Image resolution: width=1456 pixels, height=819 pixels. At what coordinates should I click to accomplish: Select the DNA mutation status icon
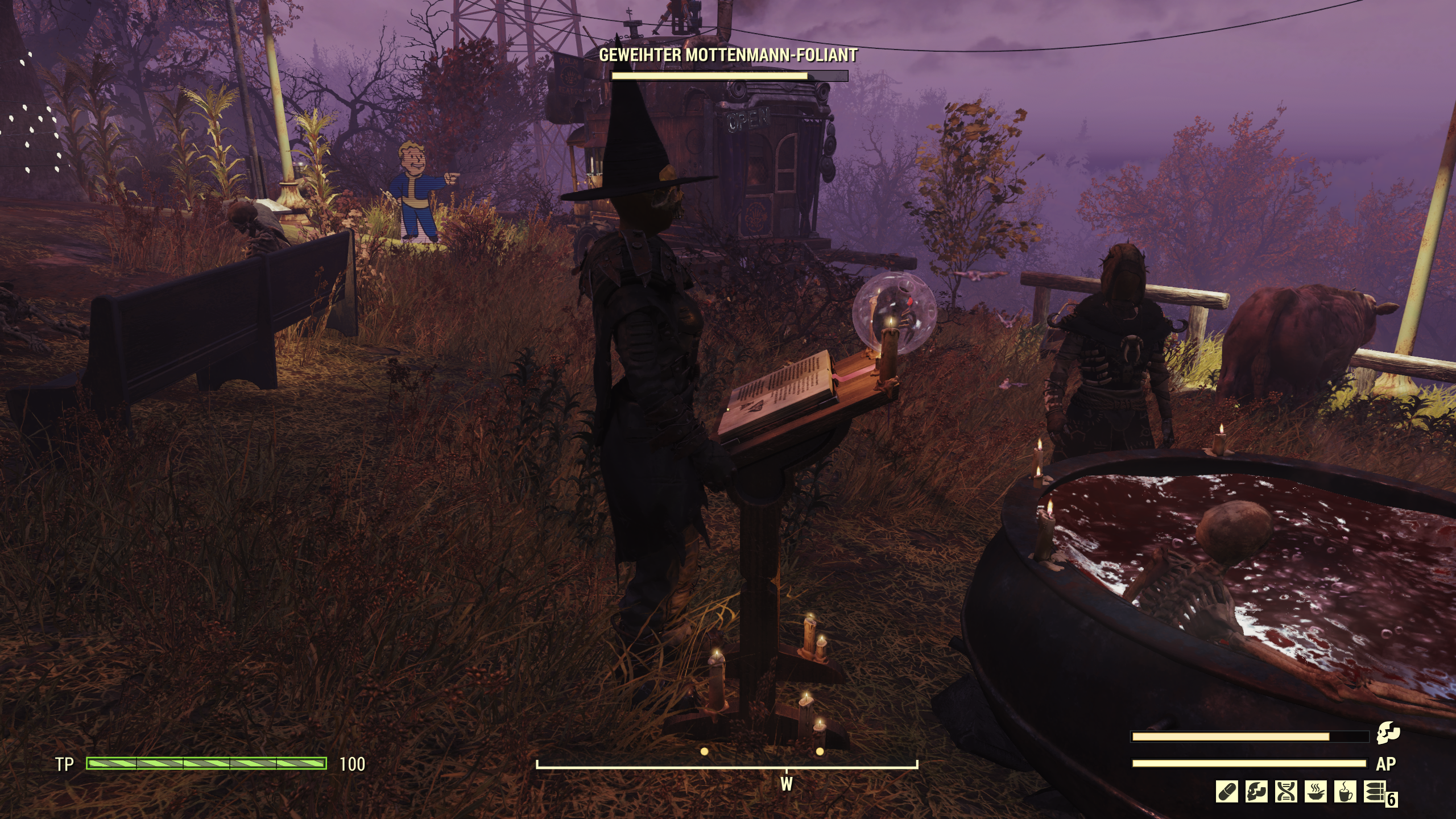pyautogui.click(x=1286, y=792)
